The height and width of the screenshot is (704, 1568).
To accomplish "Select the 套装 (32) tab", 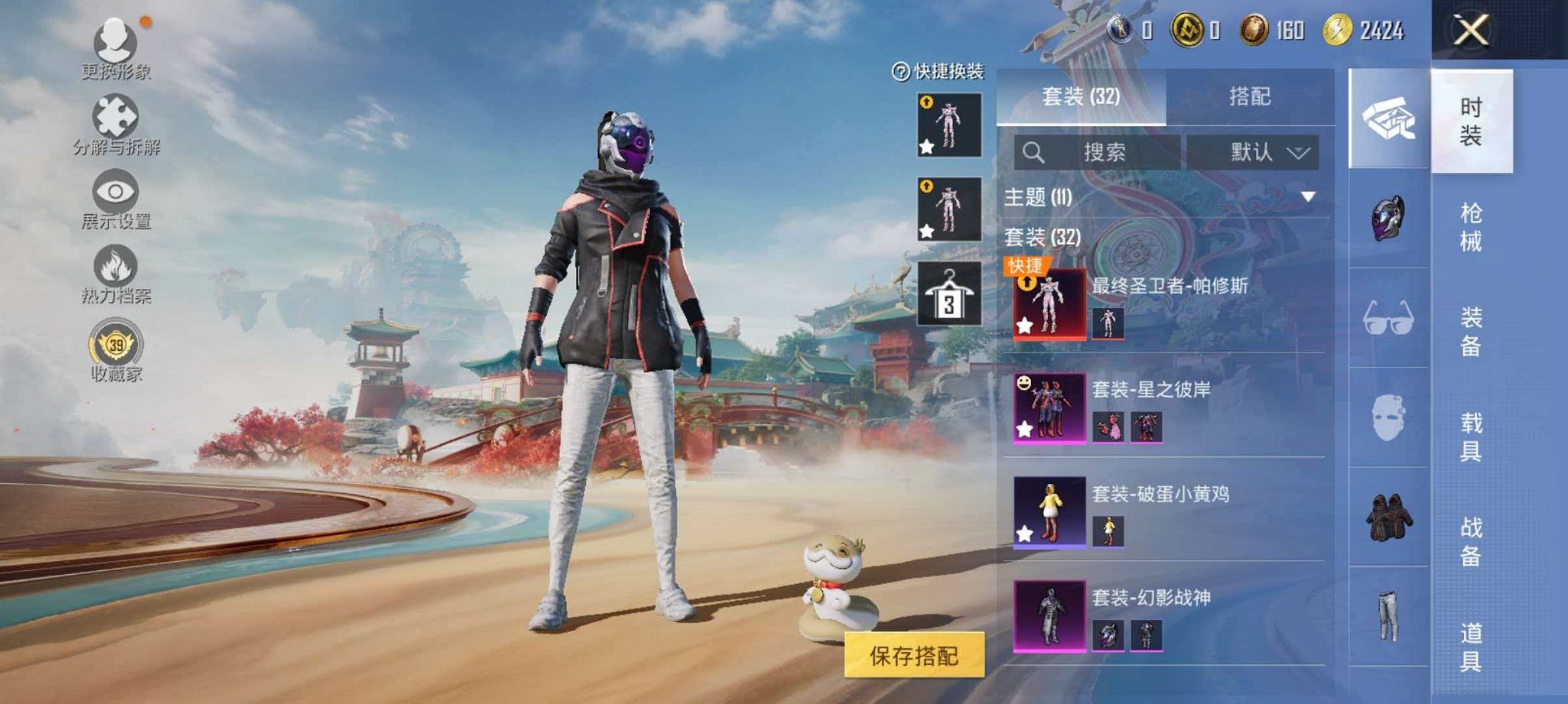I will (x=1081, y=97).
